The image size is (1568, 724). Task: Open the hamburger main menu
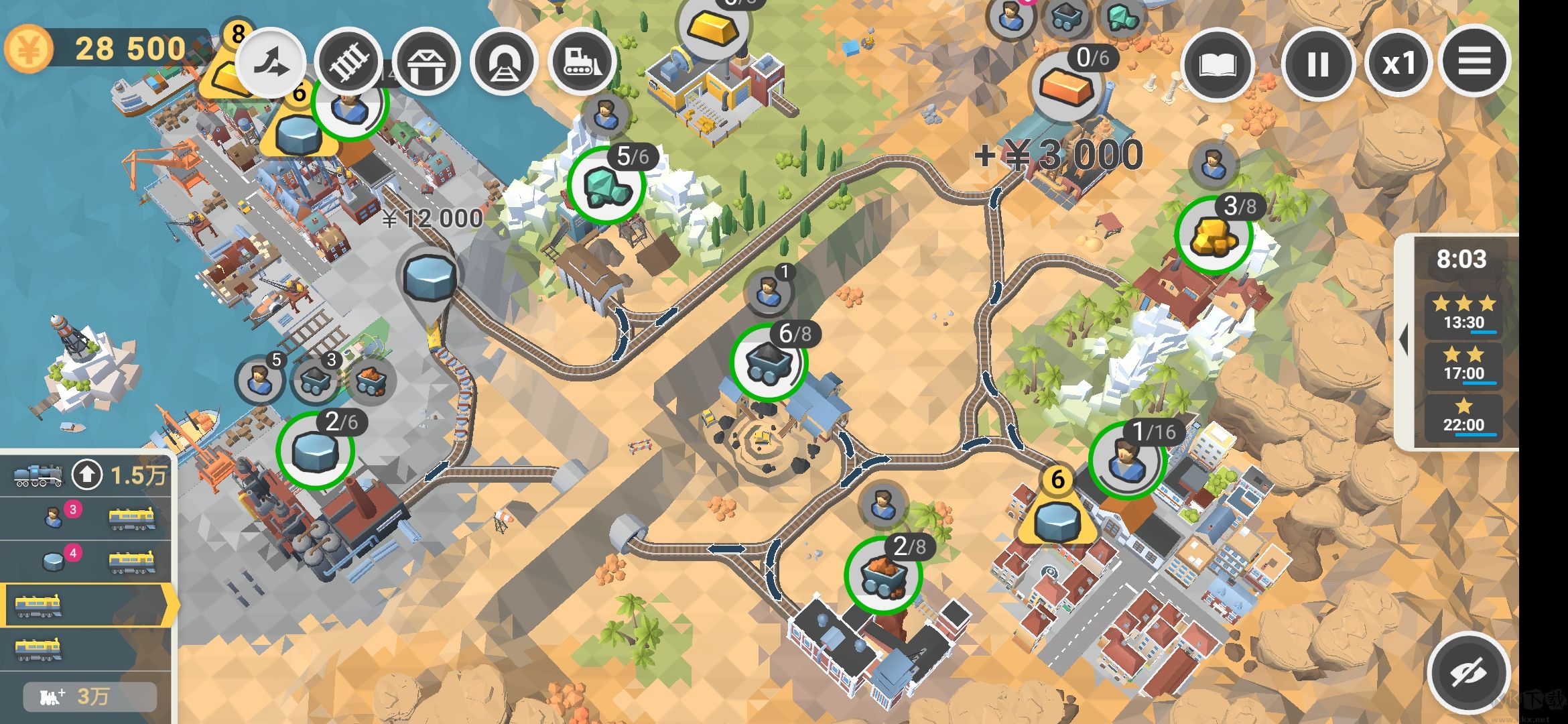(1474, 62)
